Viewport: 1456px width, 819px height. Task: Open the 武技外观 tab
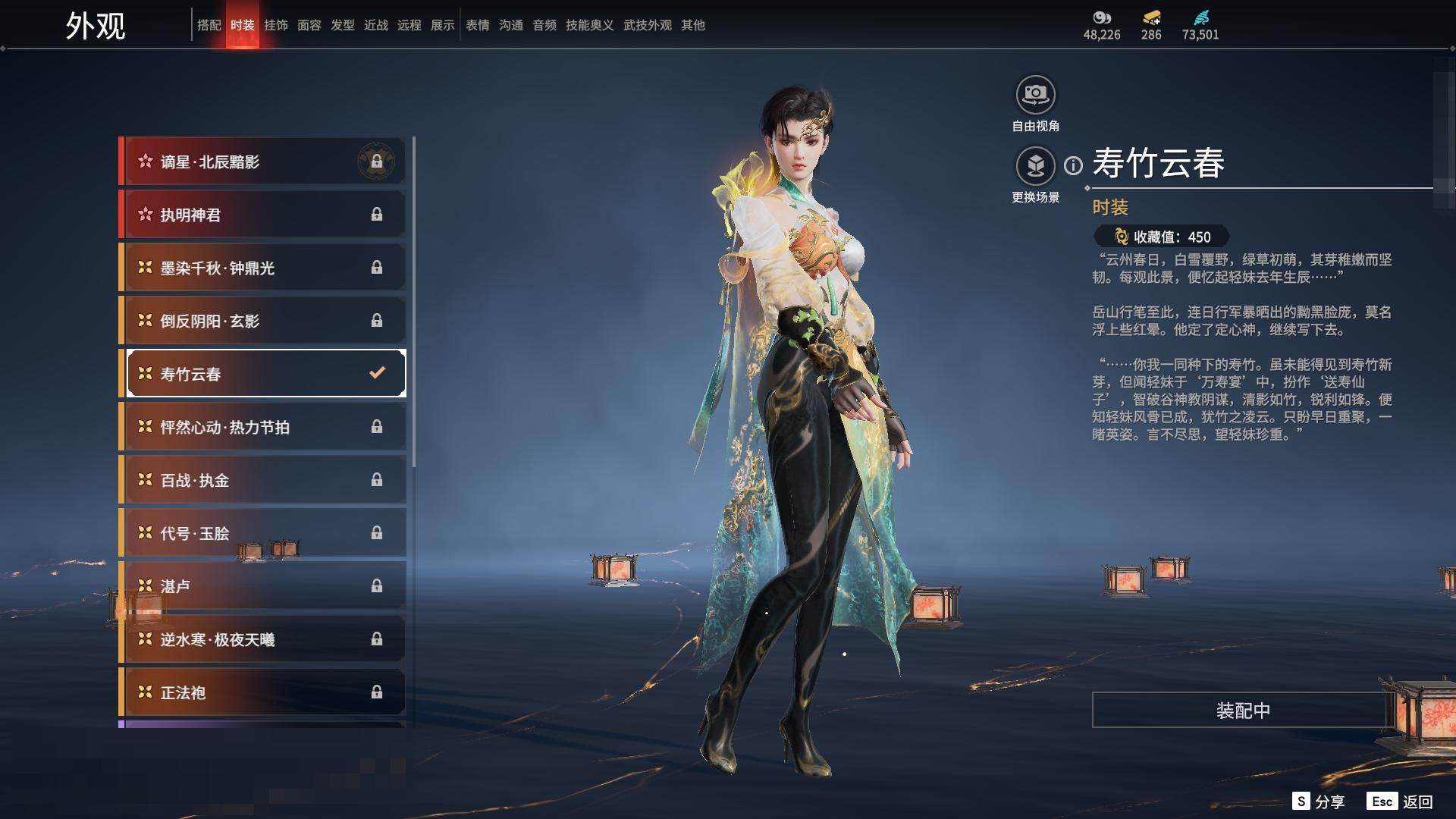pos(647,25)
